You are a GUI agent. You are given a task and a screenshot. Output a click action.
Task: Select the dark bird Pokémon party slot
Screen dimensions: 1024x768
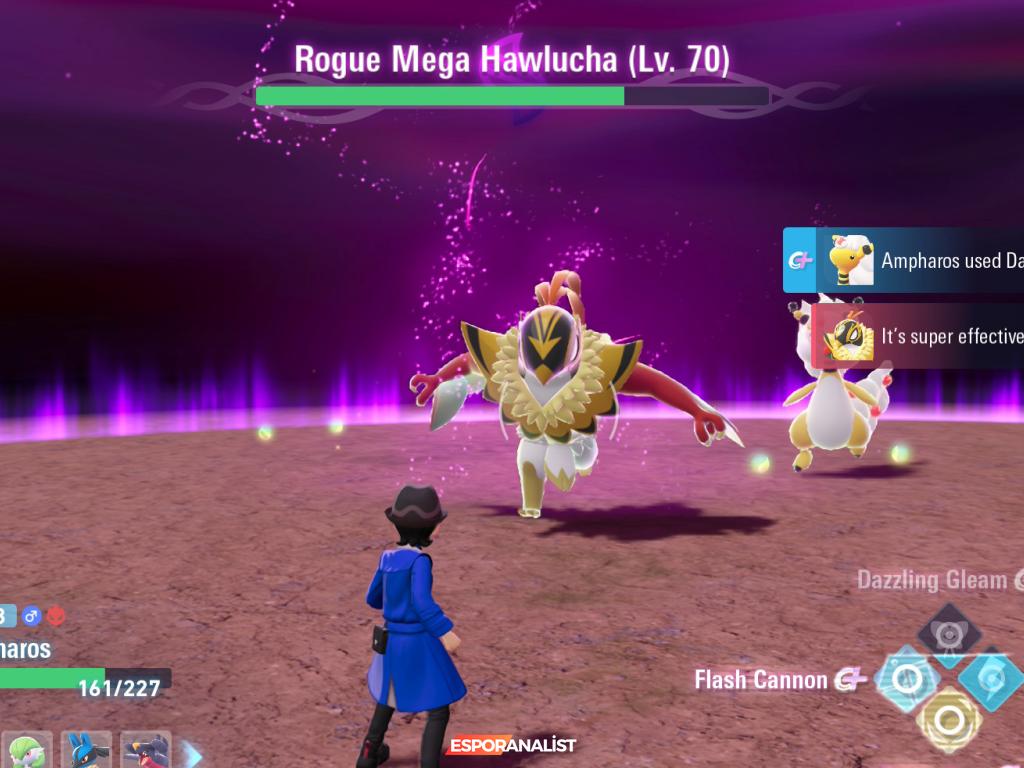(146, 751)
